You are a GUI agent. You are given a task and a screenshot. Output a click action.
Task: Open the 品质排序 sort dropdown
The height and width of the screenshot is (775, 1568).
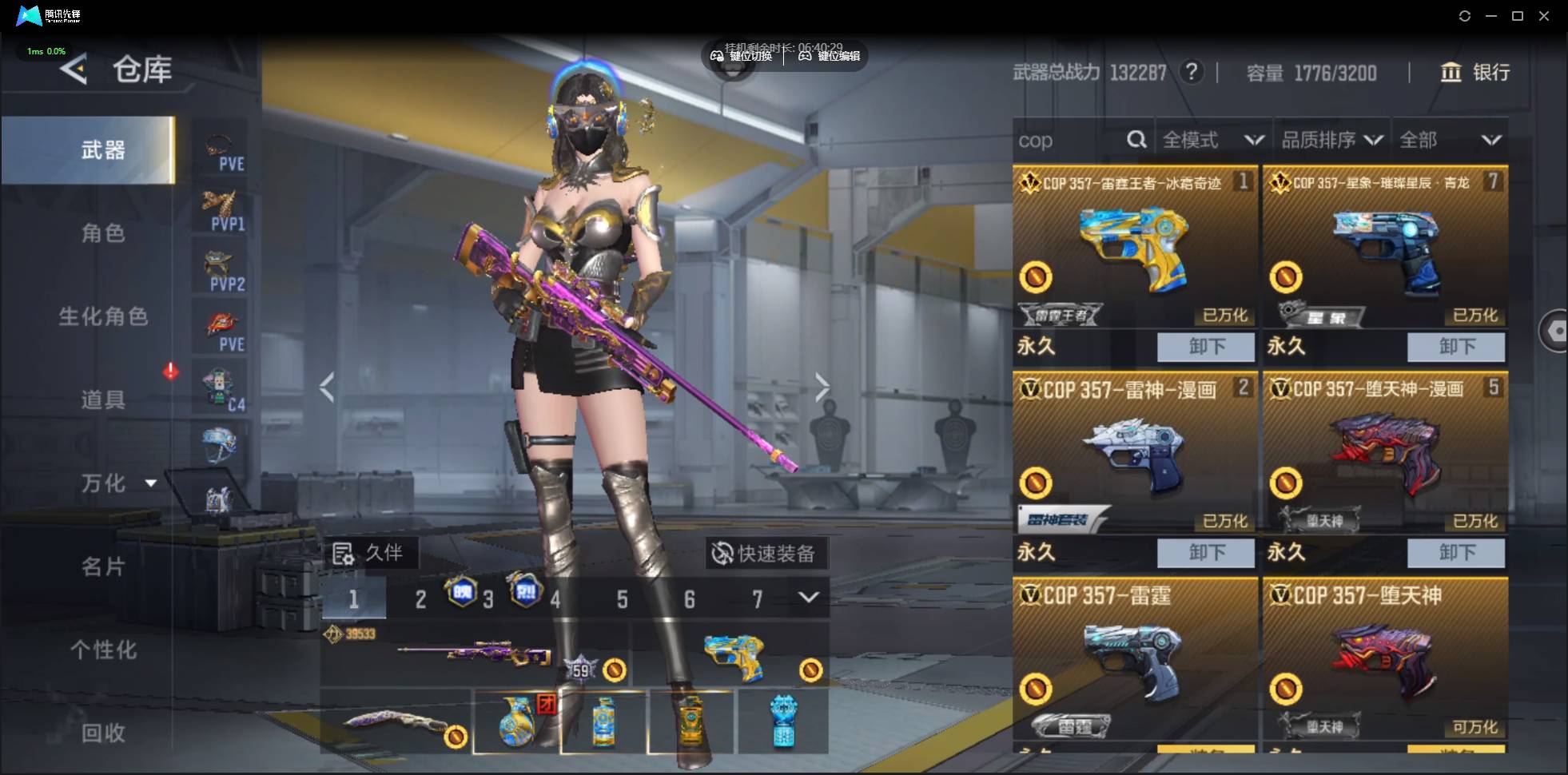(1331, 141)
